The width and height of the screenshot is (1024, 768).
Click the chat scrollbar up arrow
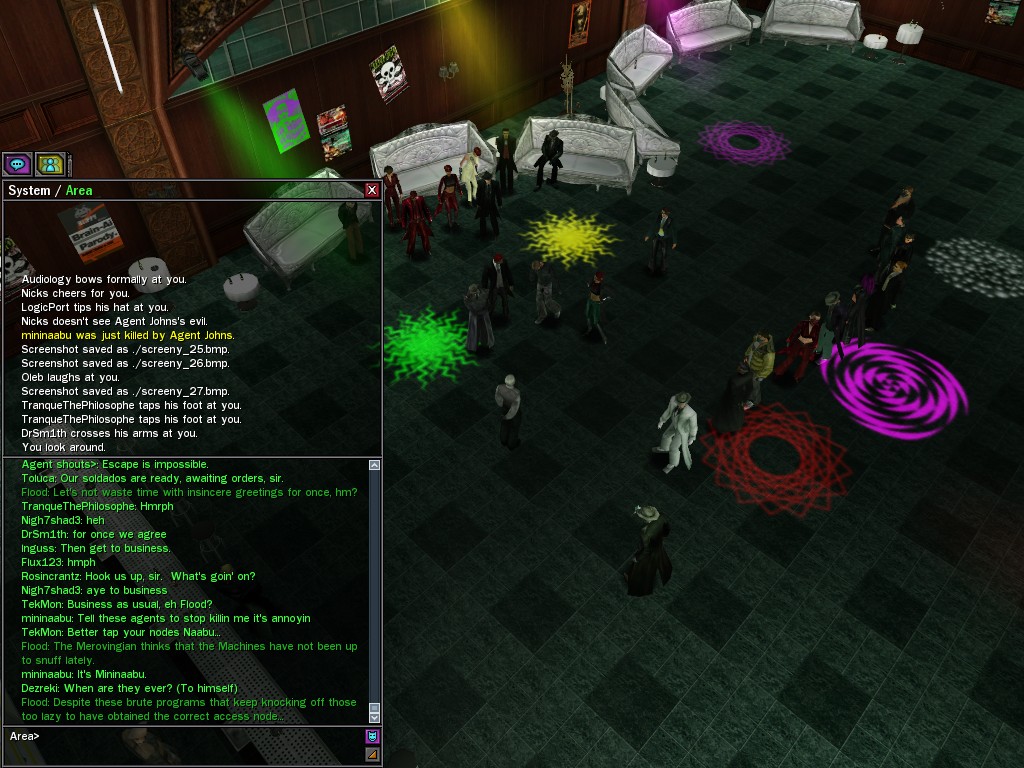[x=375, y=465]
